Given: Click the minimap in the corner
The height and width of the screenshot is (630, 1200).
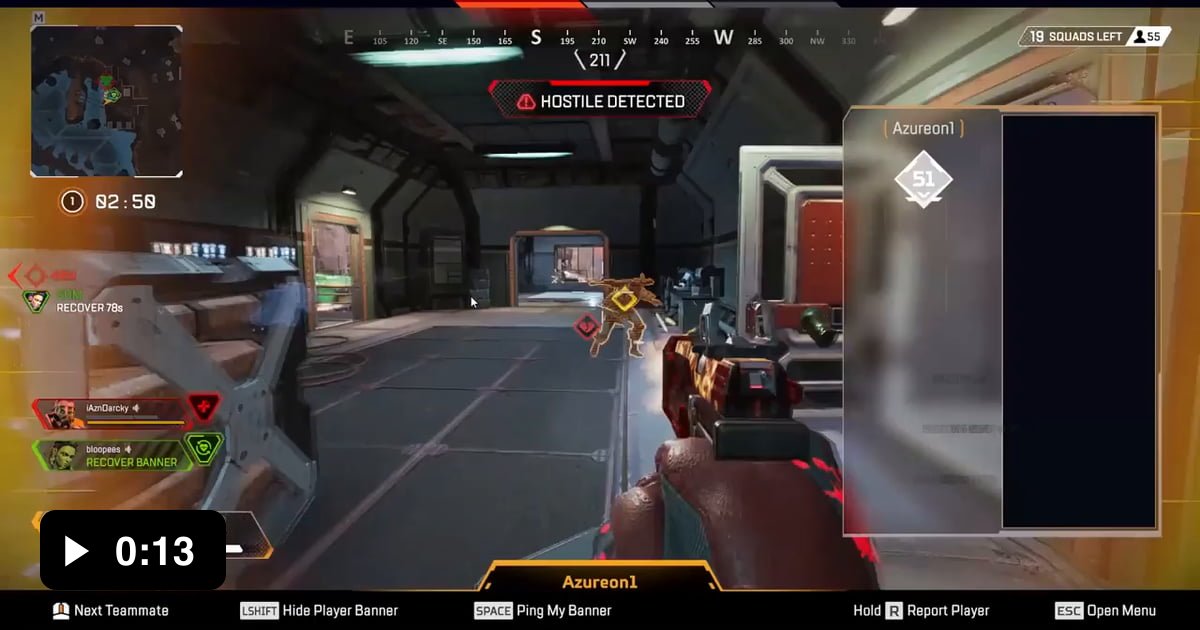Looking at the screenshot, I should [x=106, y=101].
